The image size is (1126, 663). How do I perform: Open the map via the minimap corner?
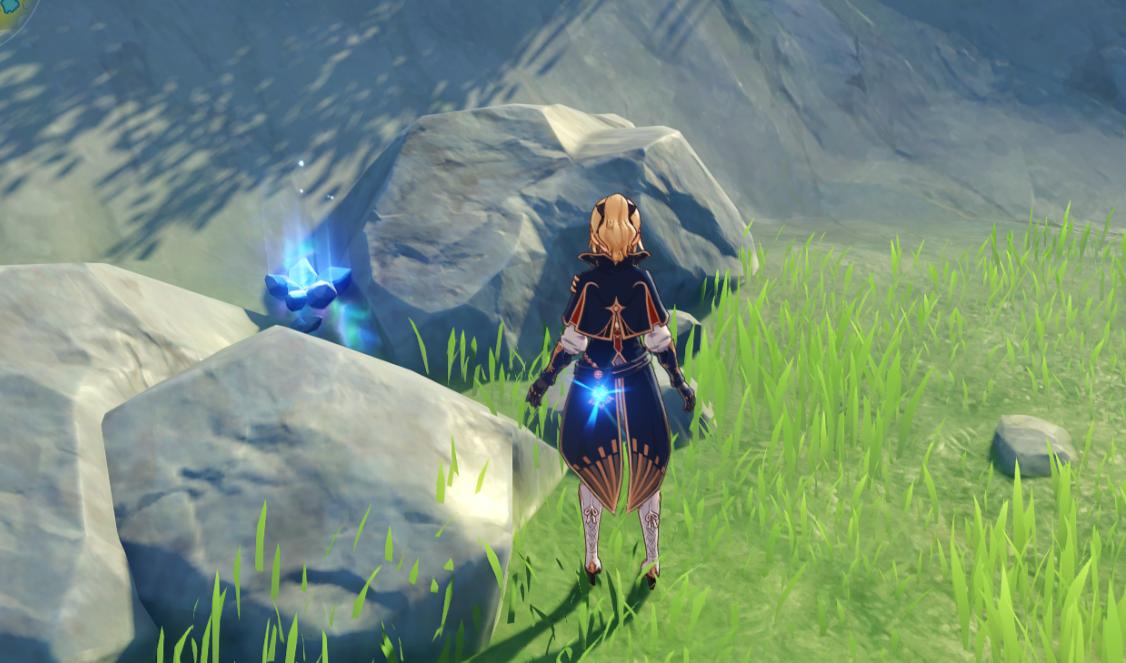point(8,14)
